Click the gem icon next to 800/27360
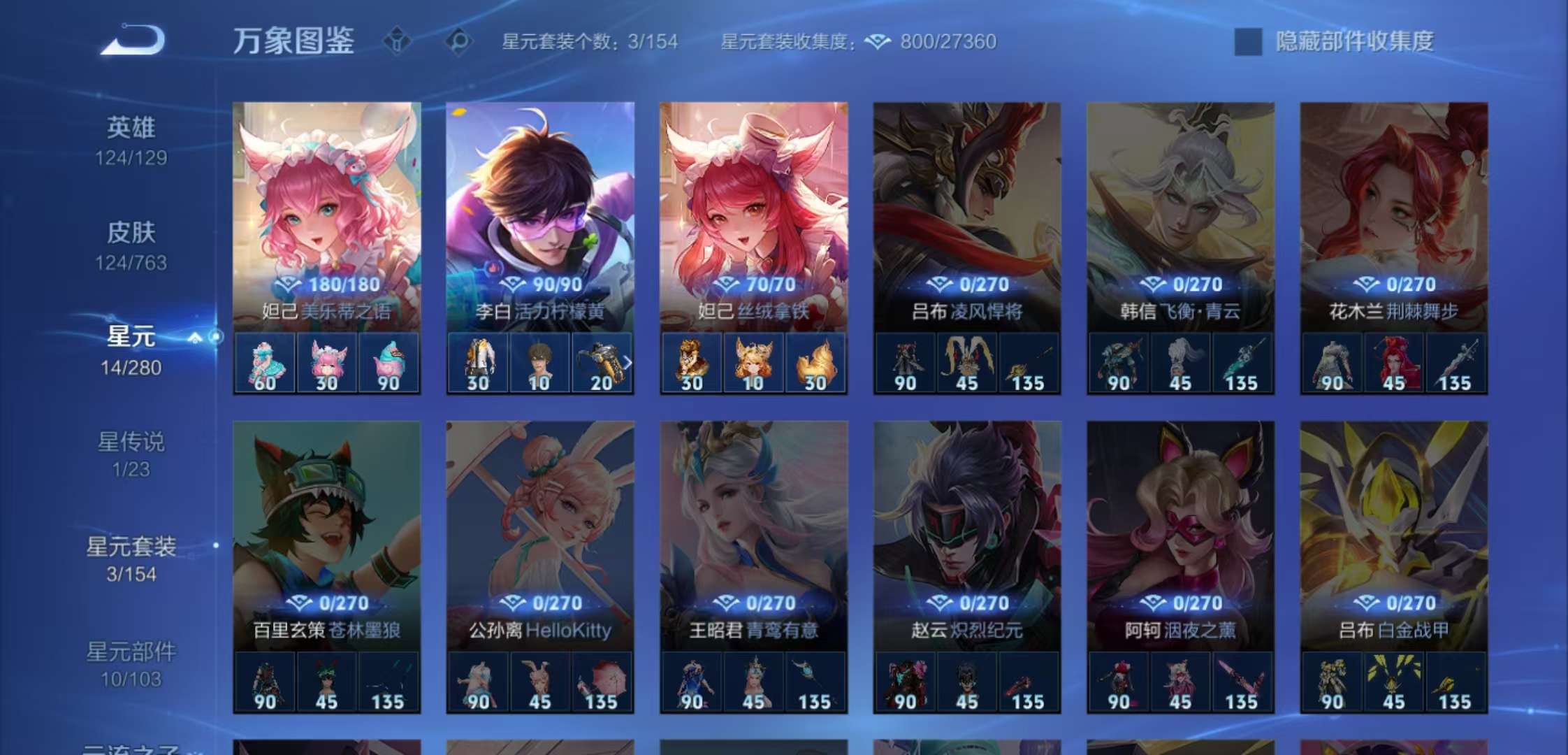1568x755 pixels. 878,42
